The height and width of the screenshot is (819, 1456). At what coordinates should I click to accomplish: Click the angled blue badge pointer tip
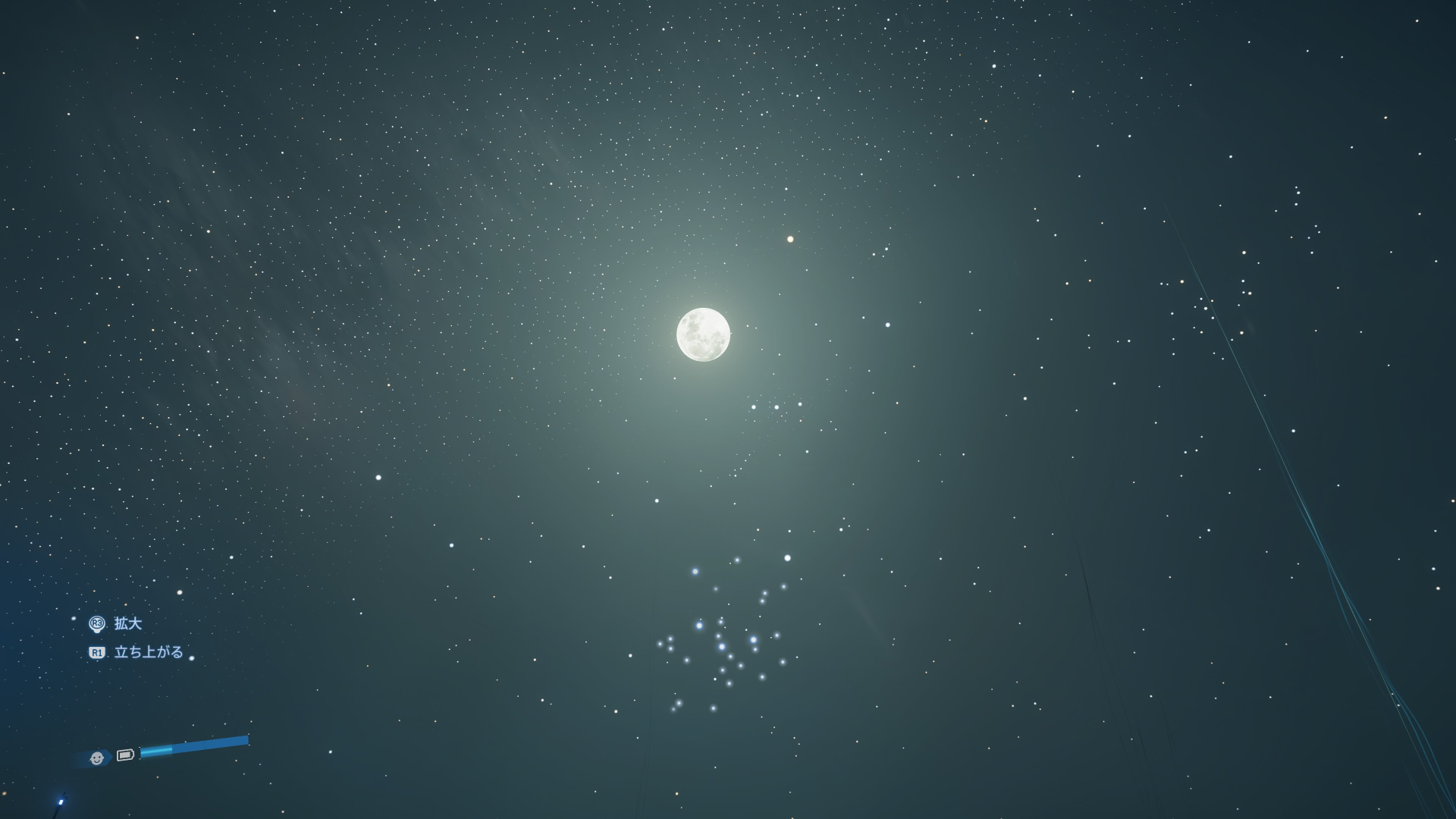point(111,758)
